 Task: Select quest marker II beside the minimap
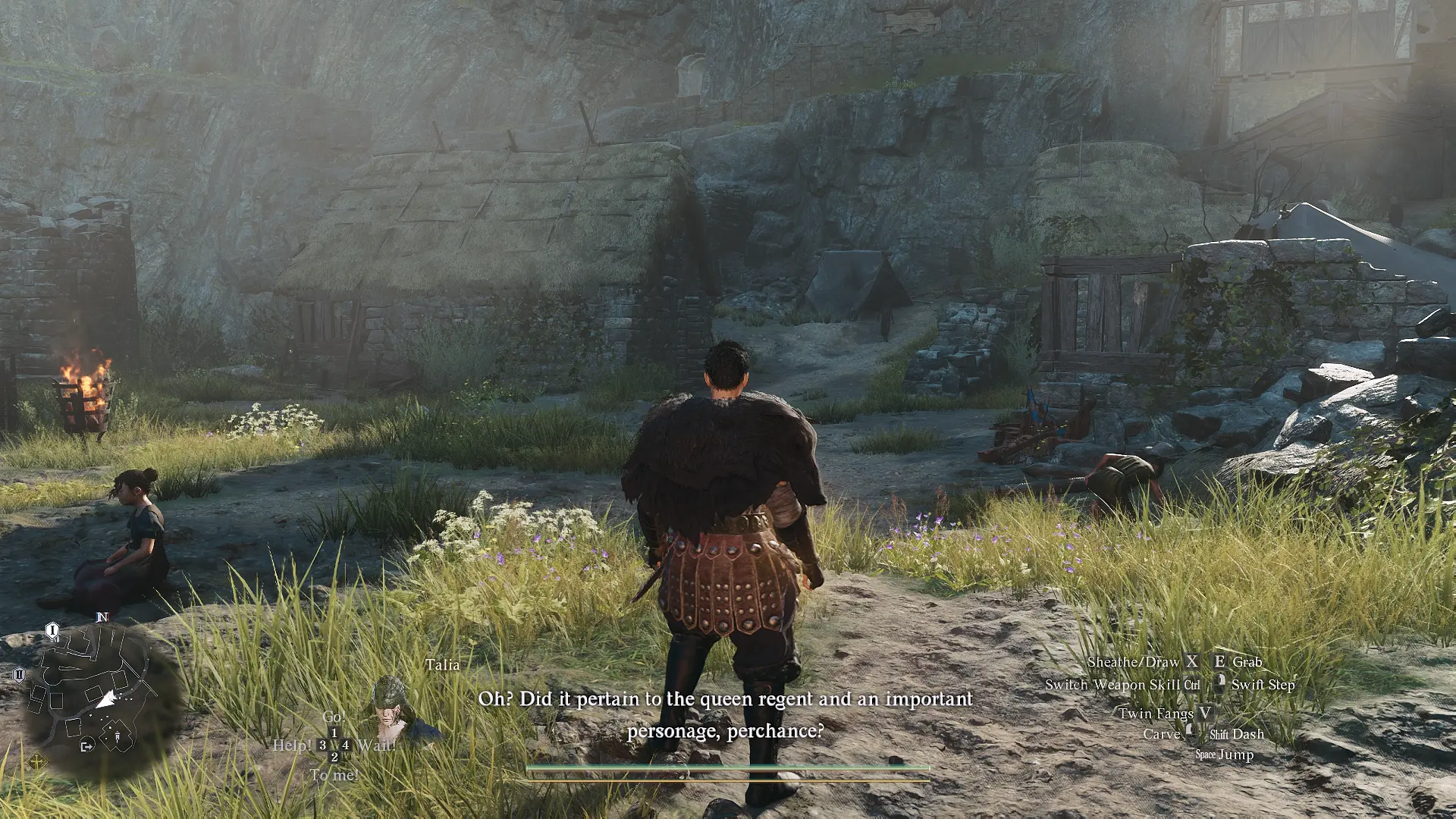coord(19,674)
